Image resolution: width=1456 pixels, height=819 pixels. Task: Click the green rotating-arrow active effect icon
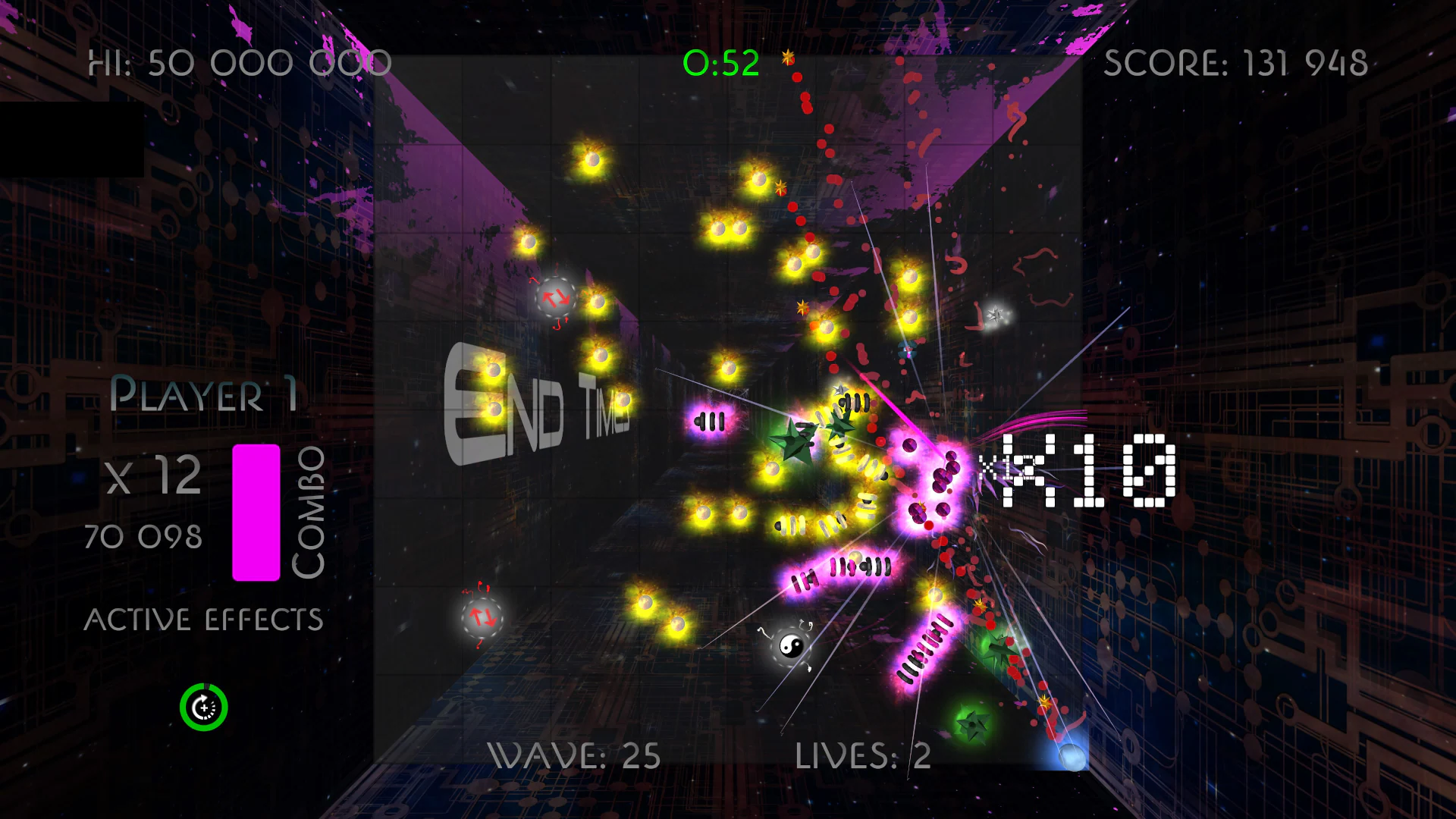point(202,707)
